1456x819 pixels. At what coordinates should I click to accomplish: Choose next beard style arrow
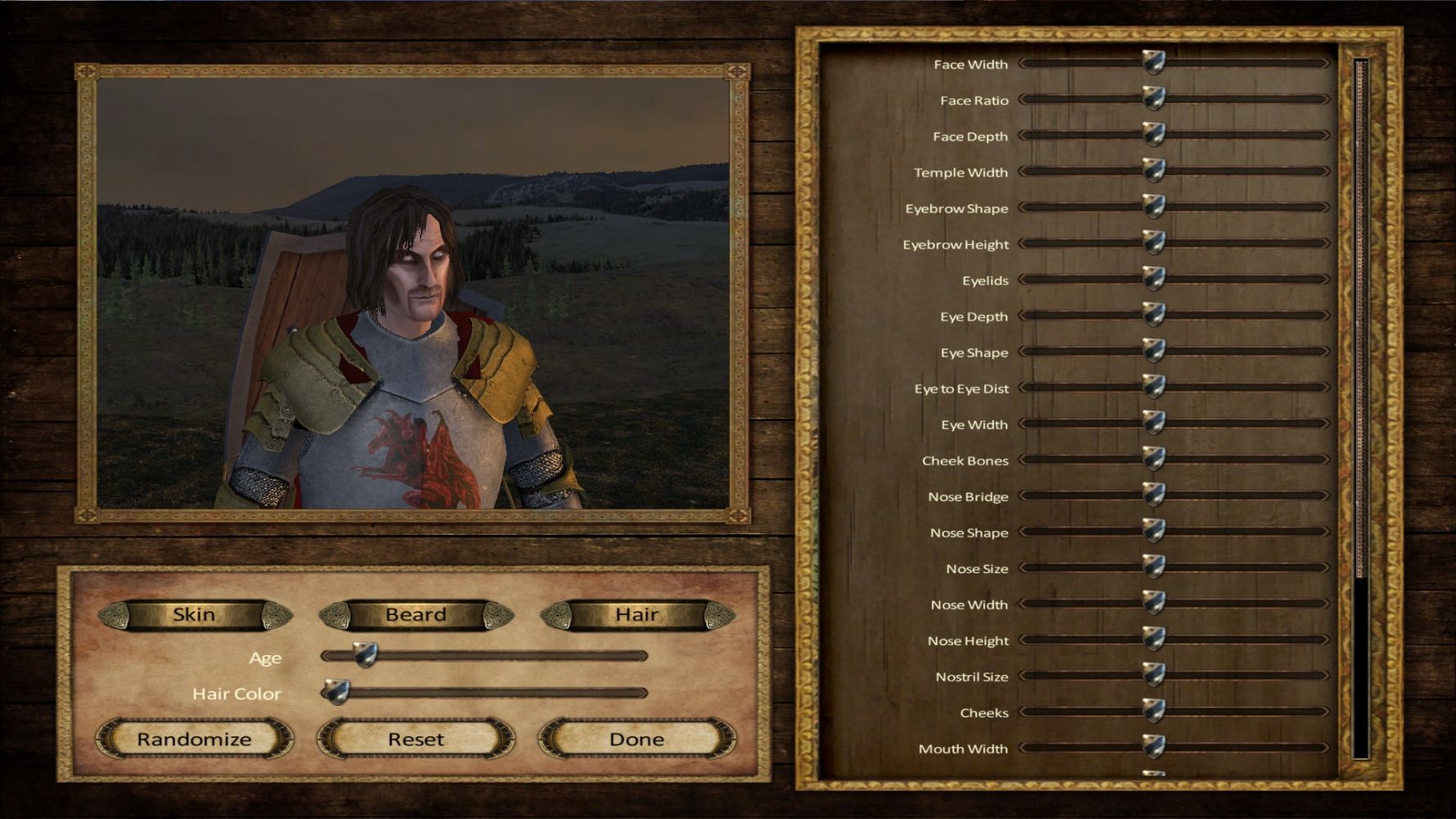[498, 616]
